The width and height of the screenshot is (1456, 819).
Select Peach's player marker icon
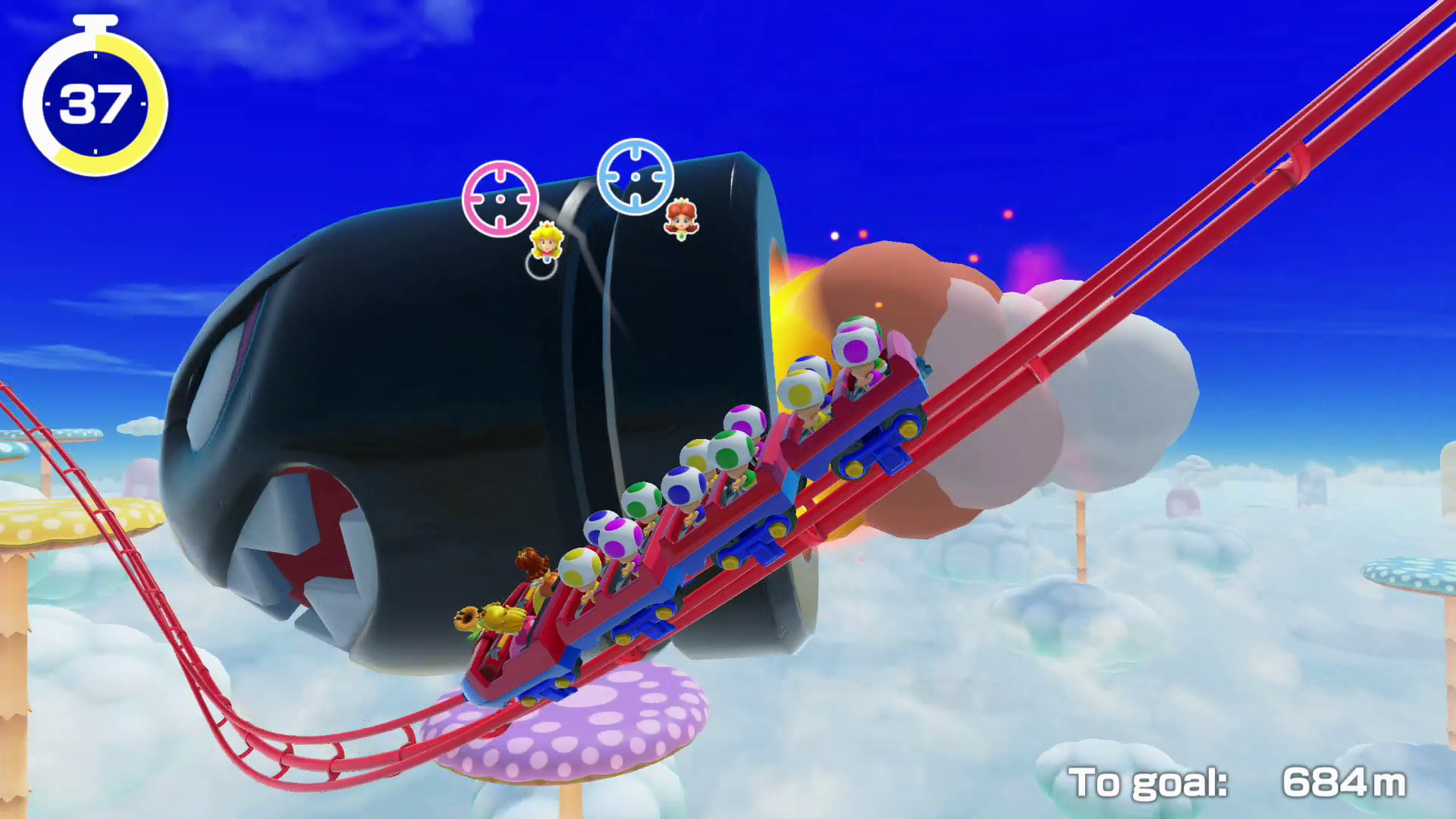pyautogui.click(x=546, y=241)
